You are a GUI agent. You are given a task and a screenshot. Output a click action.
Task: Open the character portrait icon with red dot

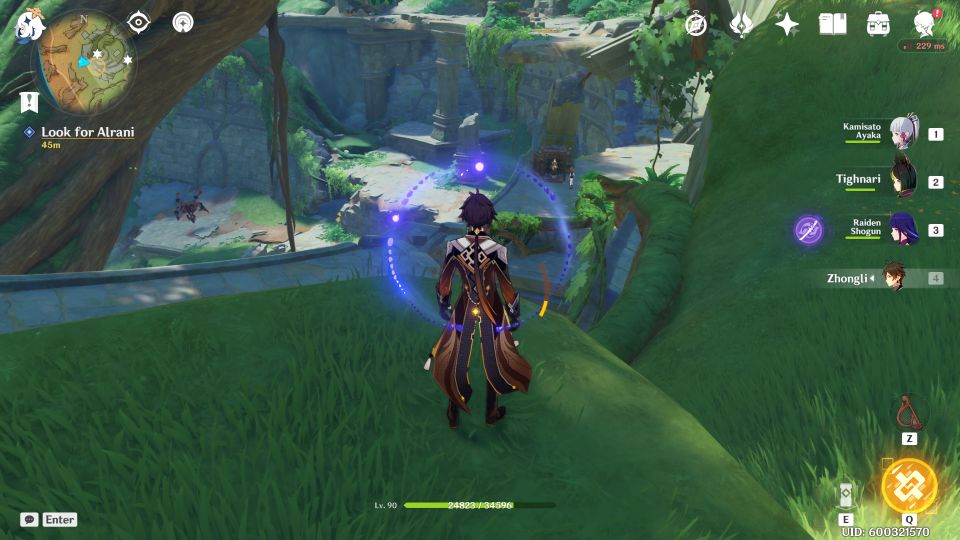(925, 23)
